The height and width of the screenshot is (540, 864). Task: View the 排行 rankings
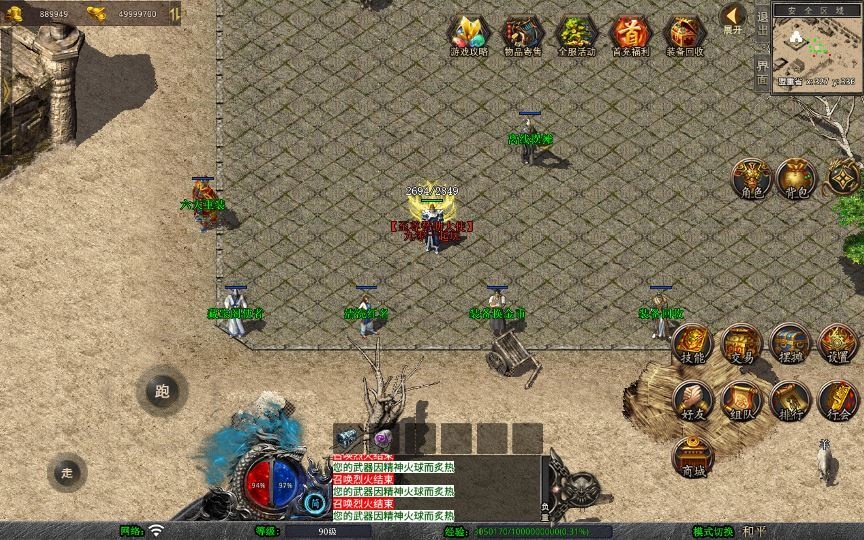[789, 400]
